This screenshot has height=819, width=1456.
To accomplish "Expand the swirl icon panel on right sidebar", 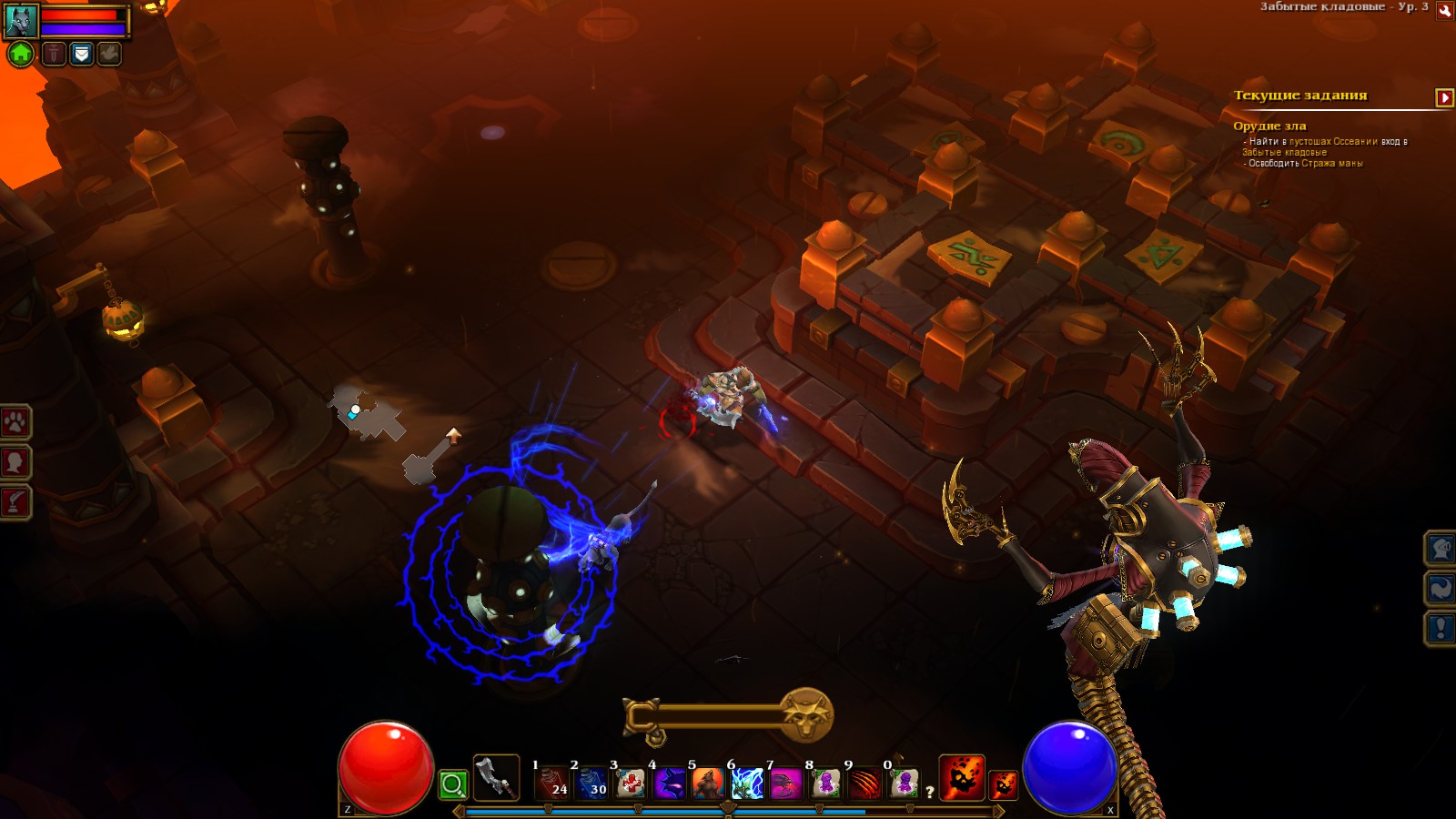I will 1441,587.
